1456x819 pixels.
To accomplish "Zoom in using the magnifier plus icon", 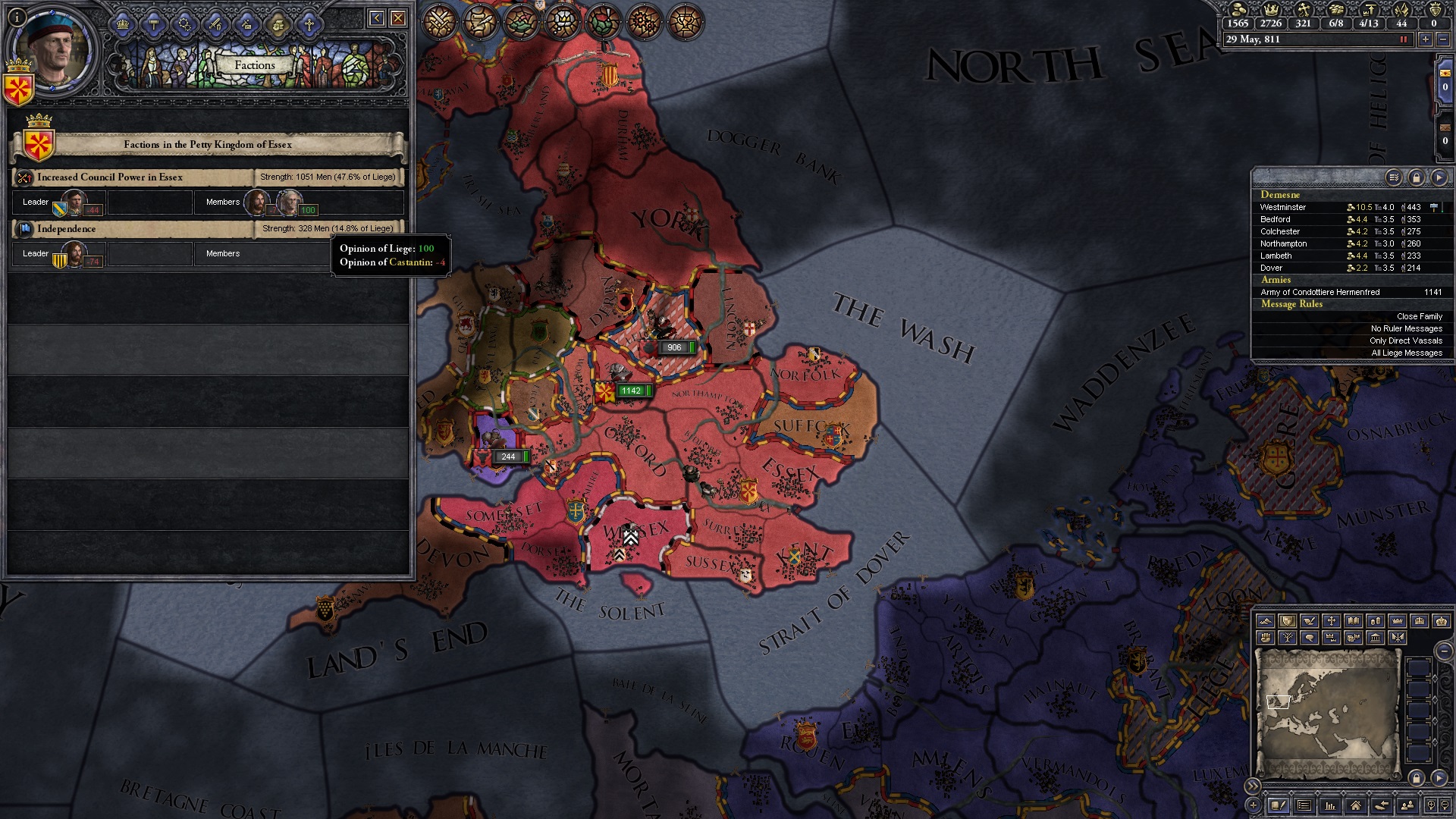I will [x=1431, y=805].
